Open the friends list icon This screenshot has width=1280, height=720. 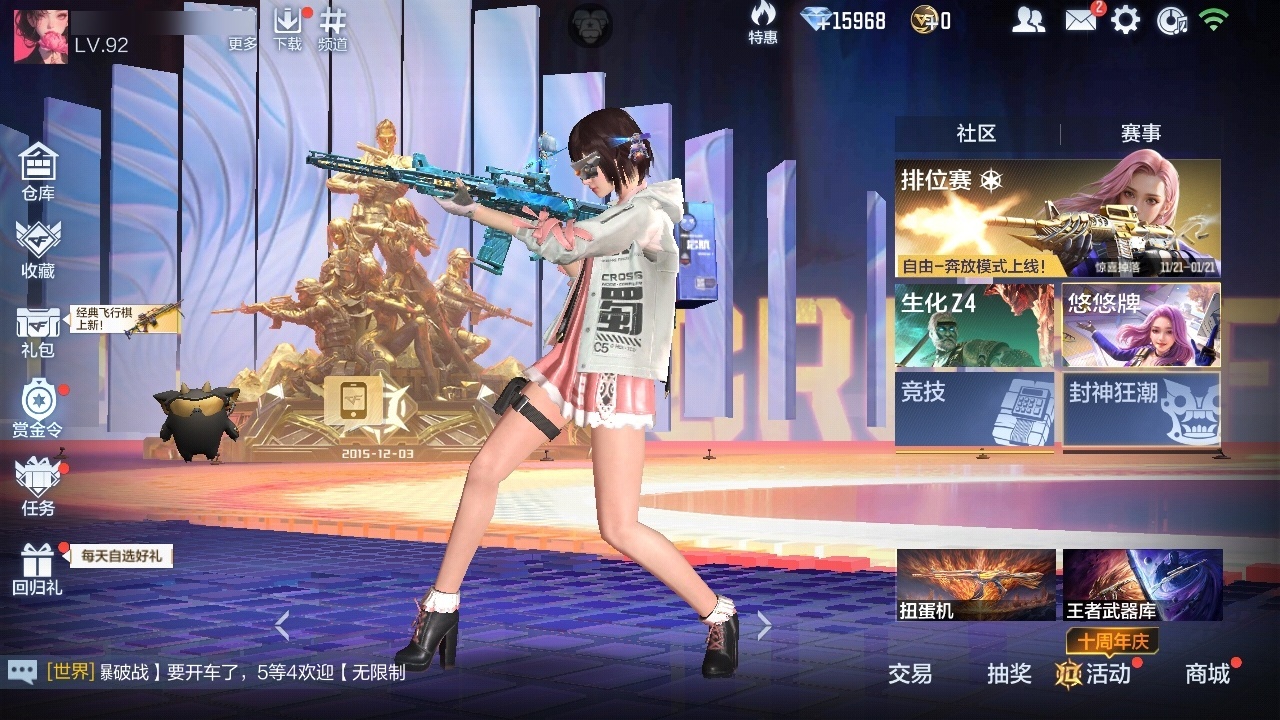(1028, 20)
